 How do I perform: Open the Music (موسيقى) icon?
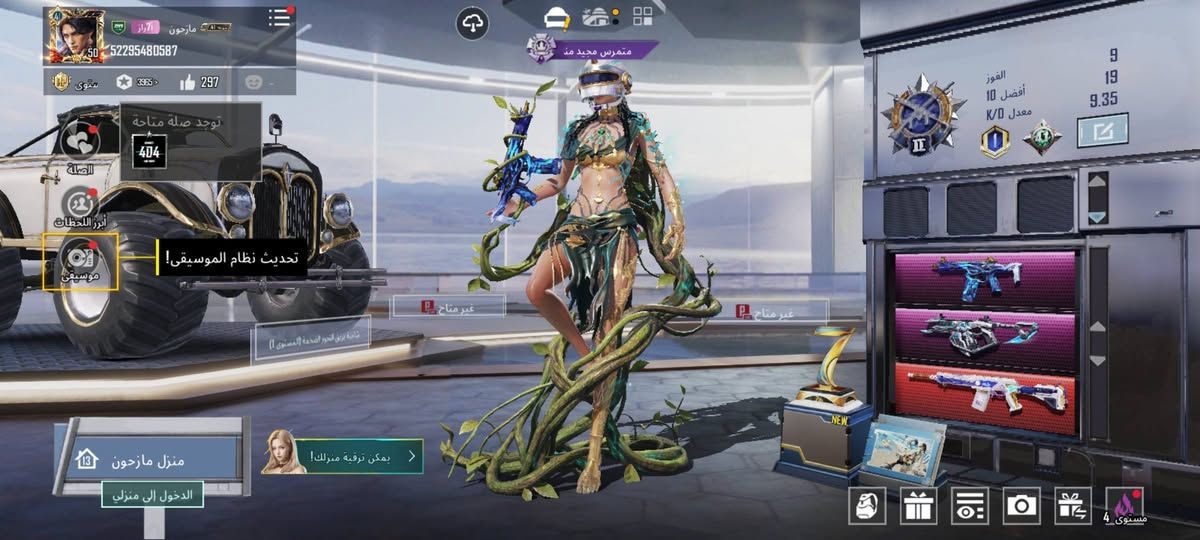80,261
